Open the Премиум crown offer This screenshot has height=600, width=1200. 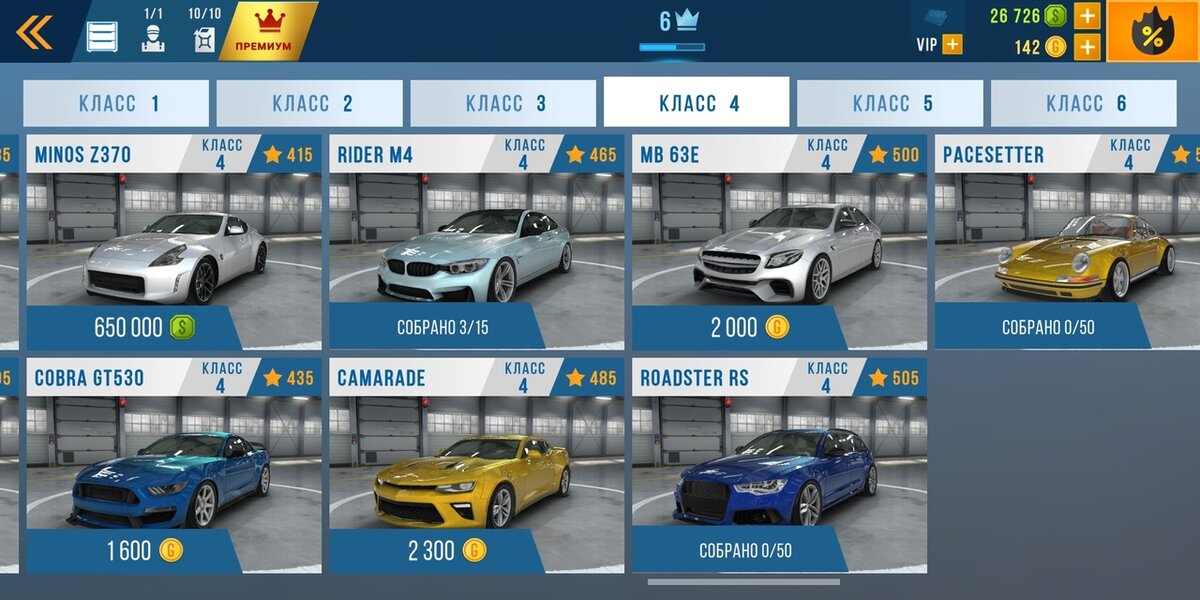(x=263, y=31)
